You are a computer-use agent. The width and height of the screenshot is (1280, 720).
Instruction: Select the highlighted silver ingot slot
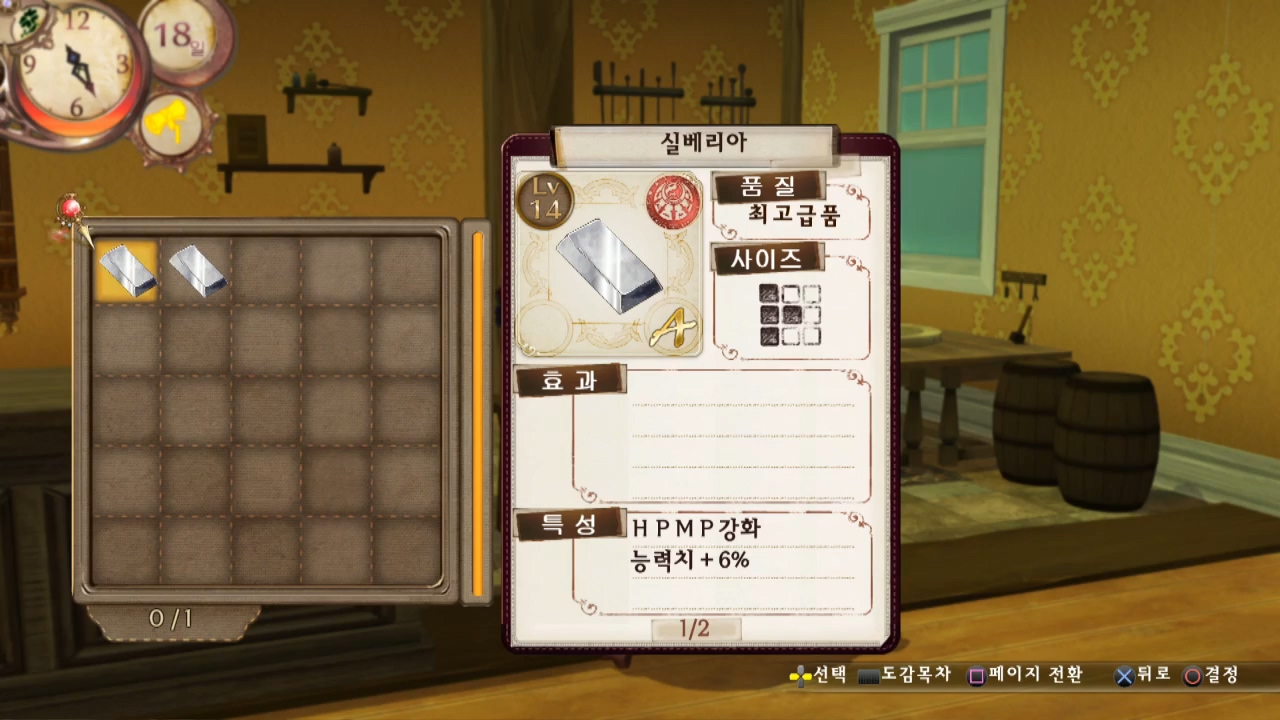pos(127,270)
